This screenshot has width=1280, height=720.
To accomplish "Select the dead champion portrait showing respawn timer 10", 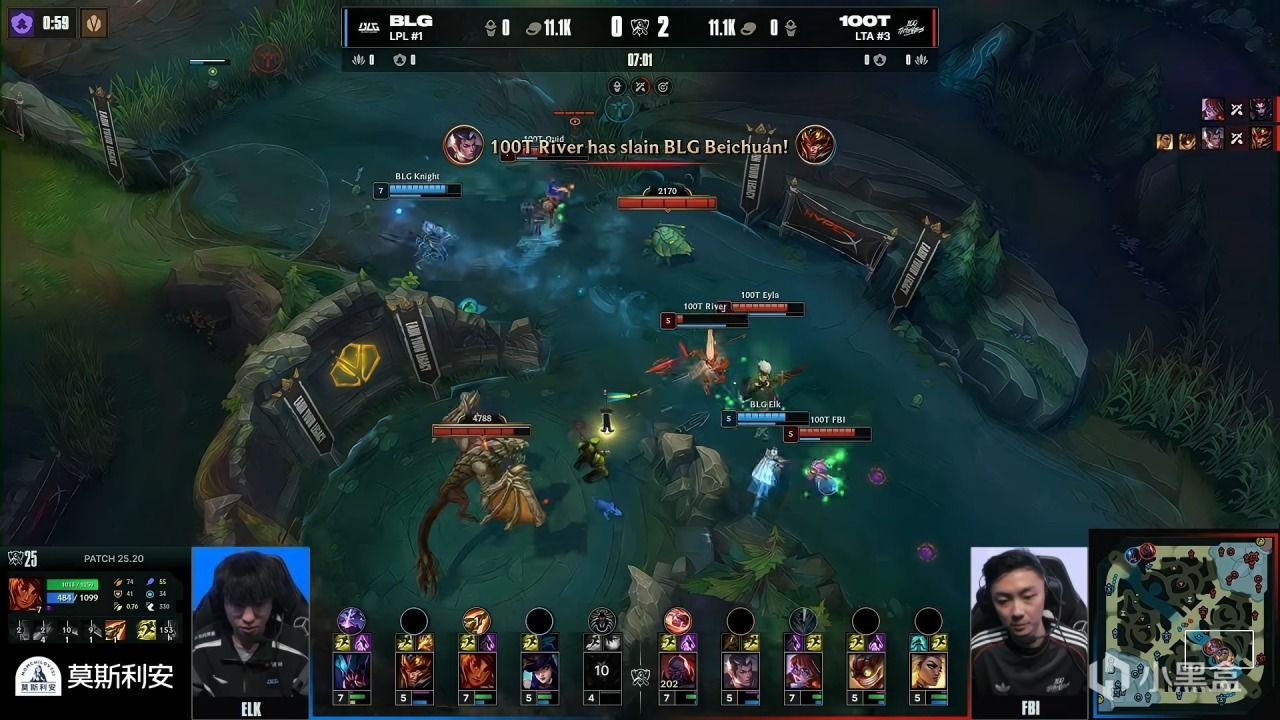I will (x=602, y=670).
